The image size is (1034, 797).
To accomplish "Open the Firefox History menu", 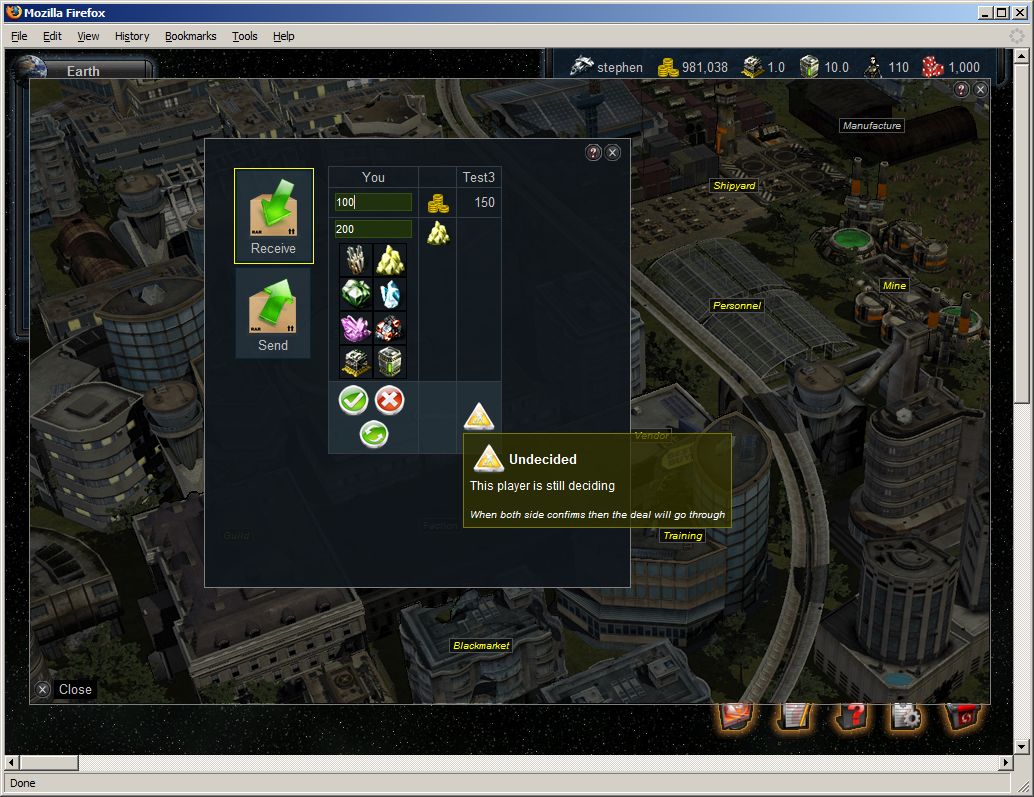I will [131, 36].
